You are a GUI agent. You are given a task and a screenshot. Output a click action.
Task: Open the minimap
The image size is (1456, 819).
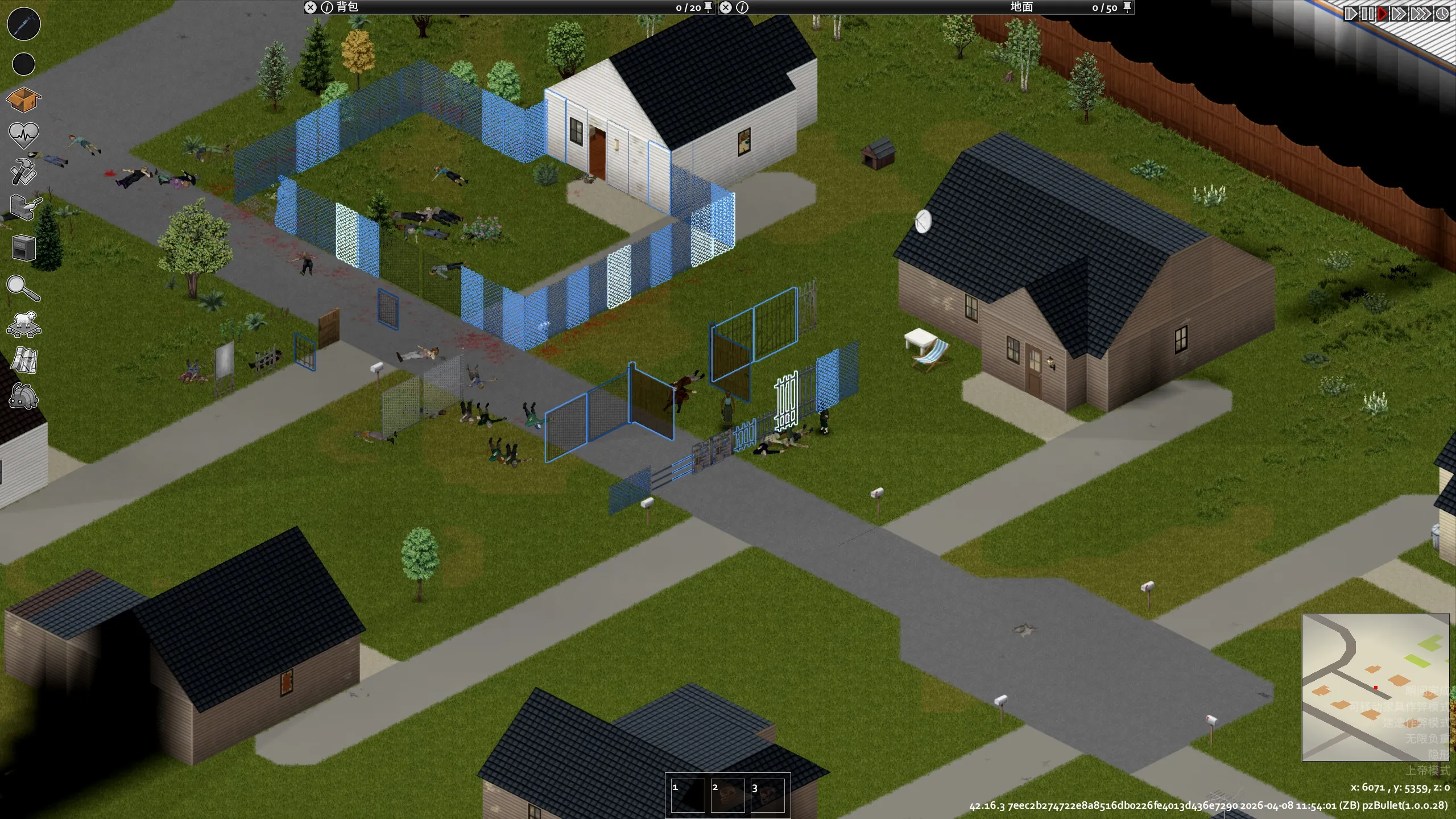pyautogui.click(x=1375, y=687)
